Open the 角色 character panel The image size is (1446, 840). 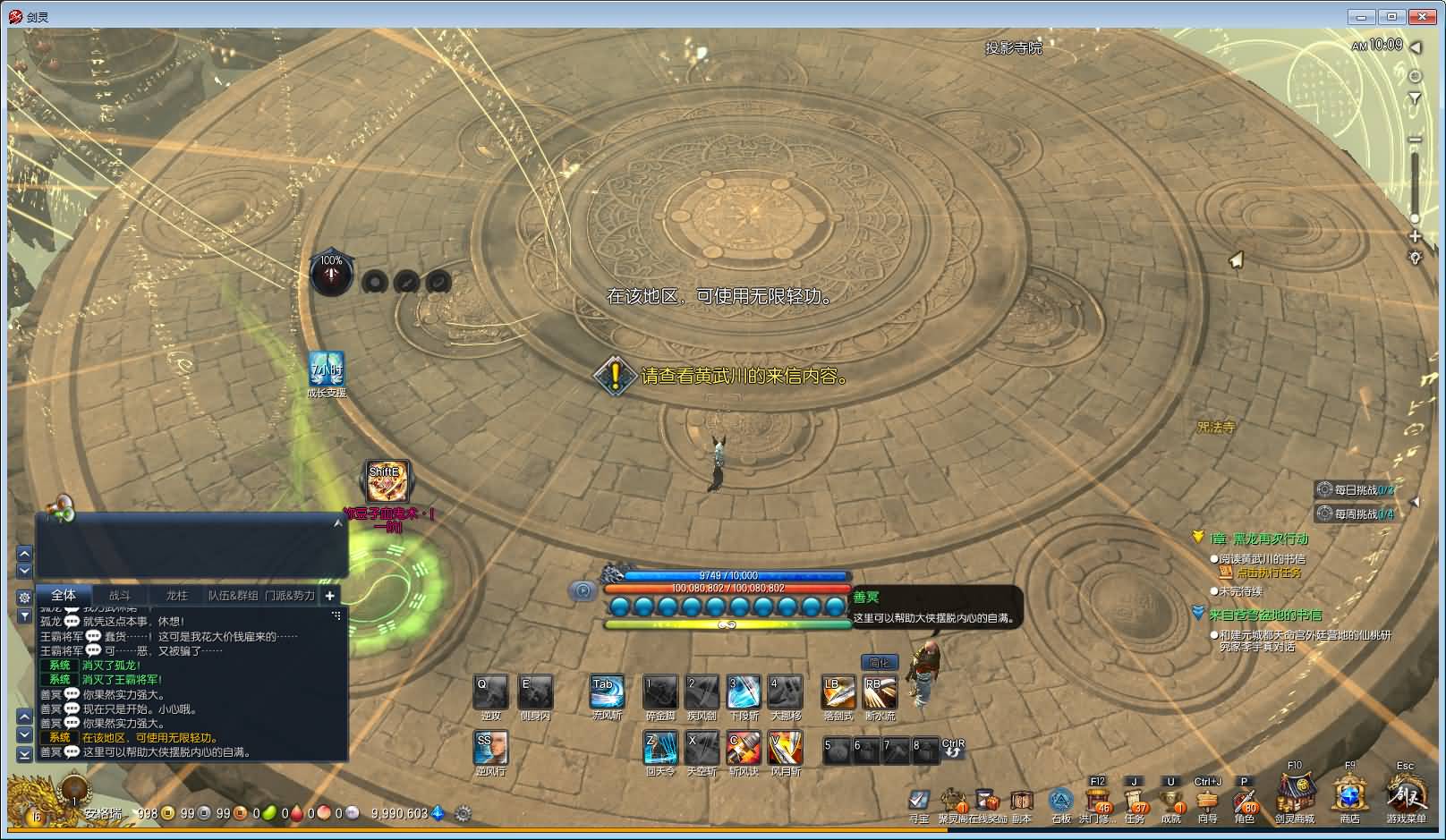[x=1244, y=801]
